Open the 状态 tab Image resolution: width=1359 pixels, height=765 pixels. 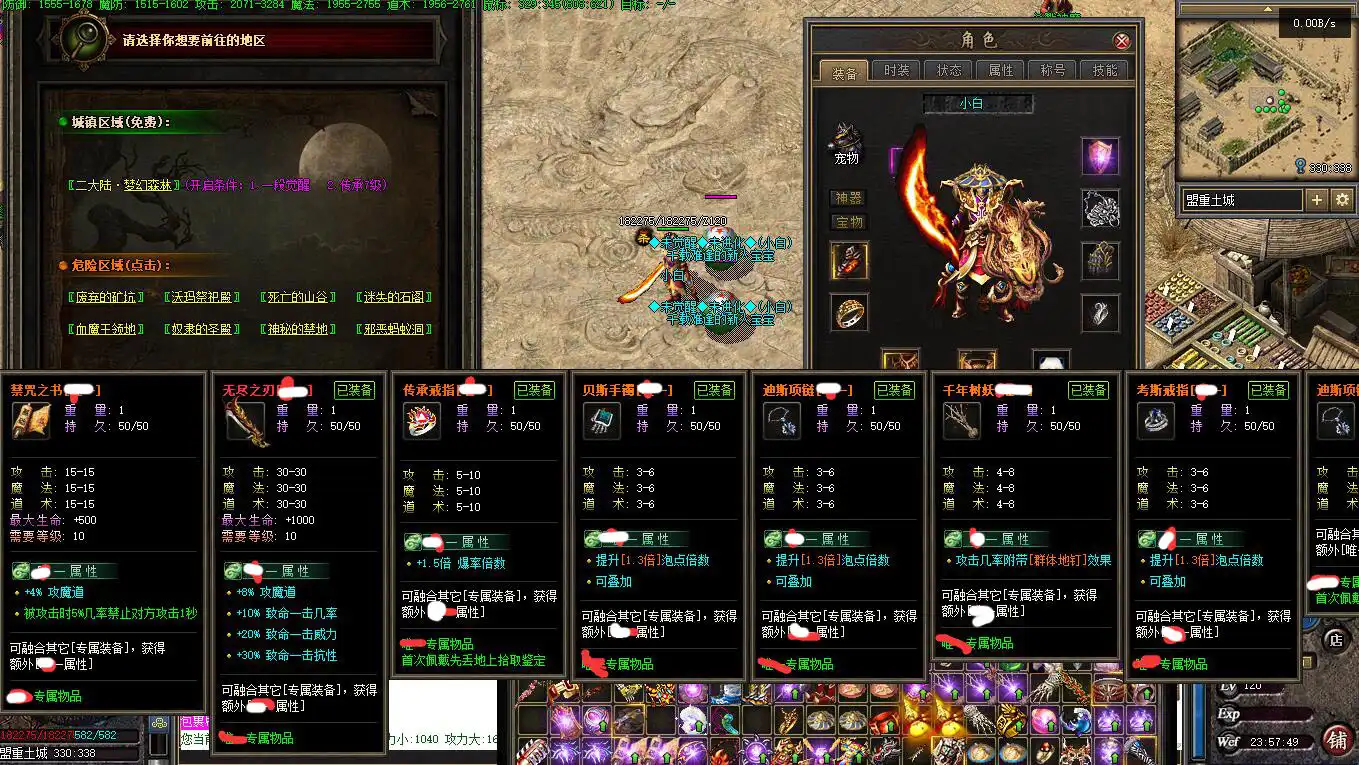[949, 70]
